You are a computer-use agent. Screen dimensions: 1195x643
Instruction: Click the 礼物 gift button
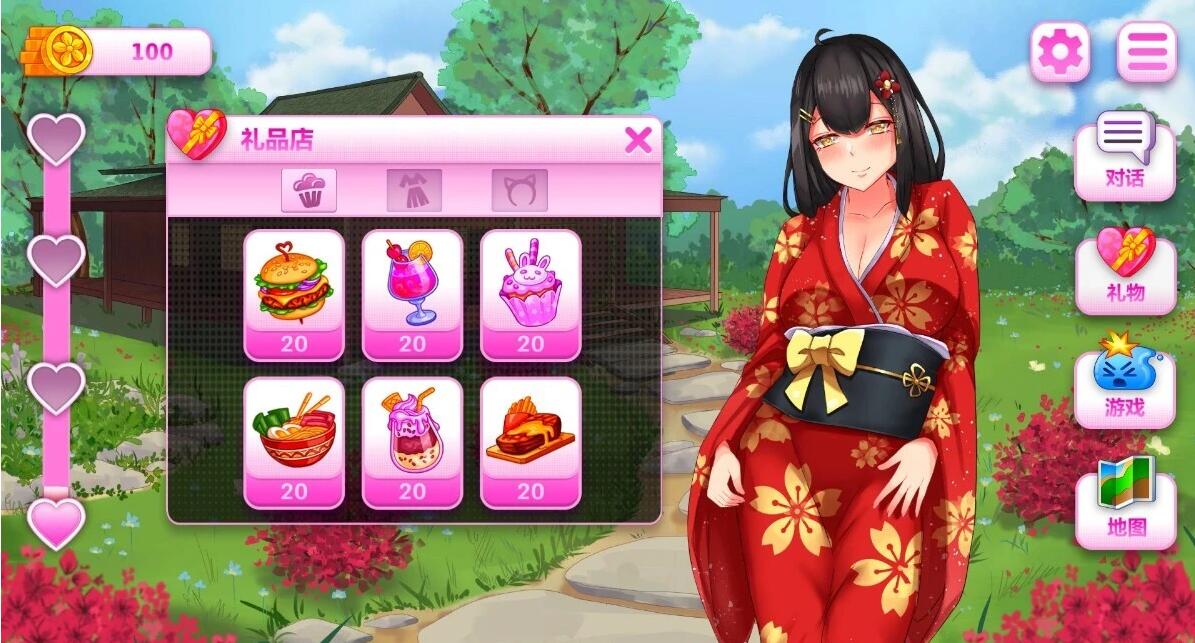coord(1125,272)
